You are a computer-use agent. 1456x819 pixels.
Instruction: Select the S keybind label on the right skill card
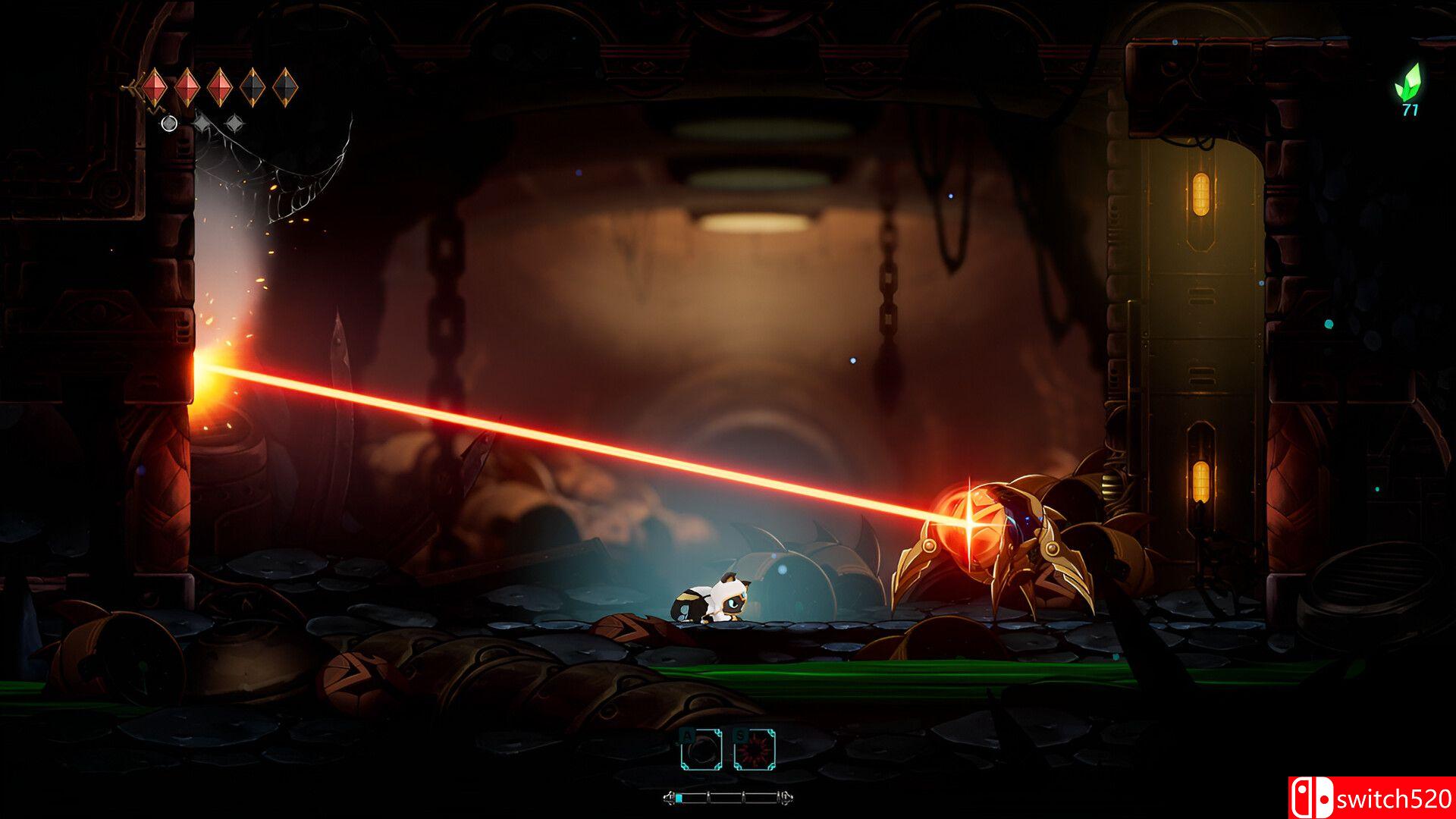[x=740, y=735]
